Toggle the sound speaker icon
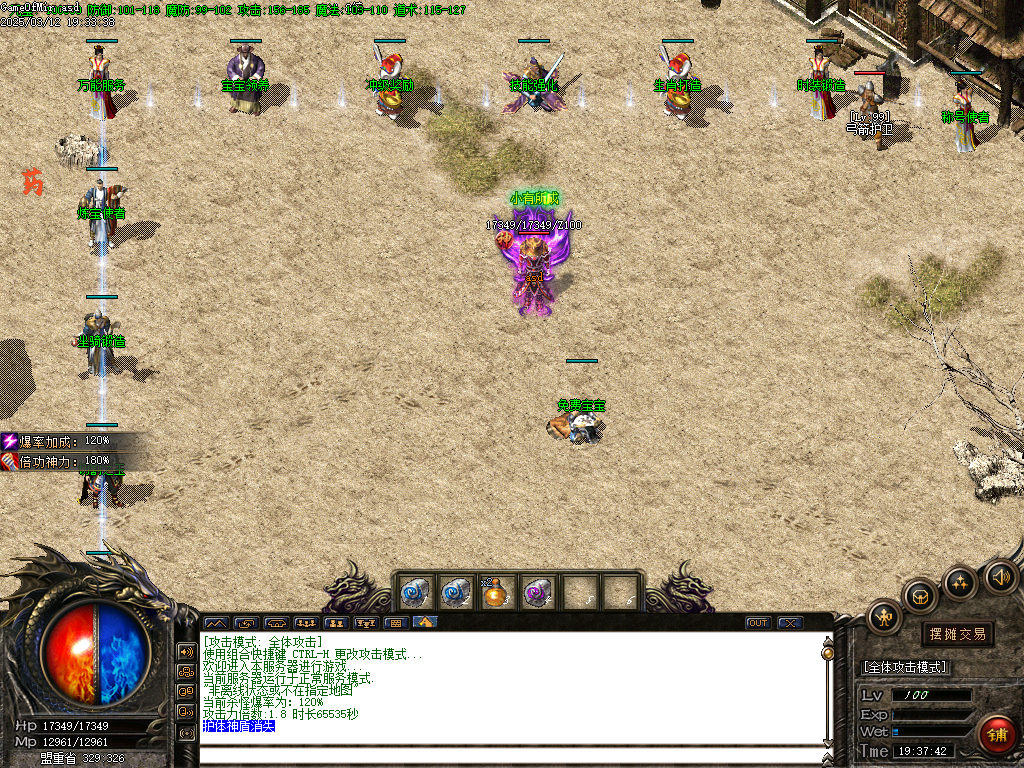Screen dimensions: 1024x768 click(1000, 576)
